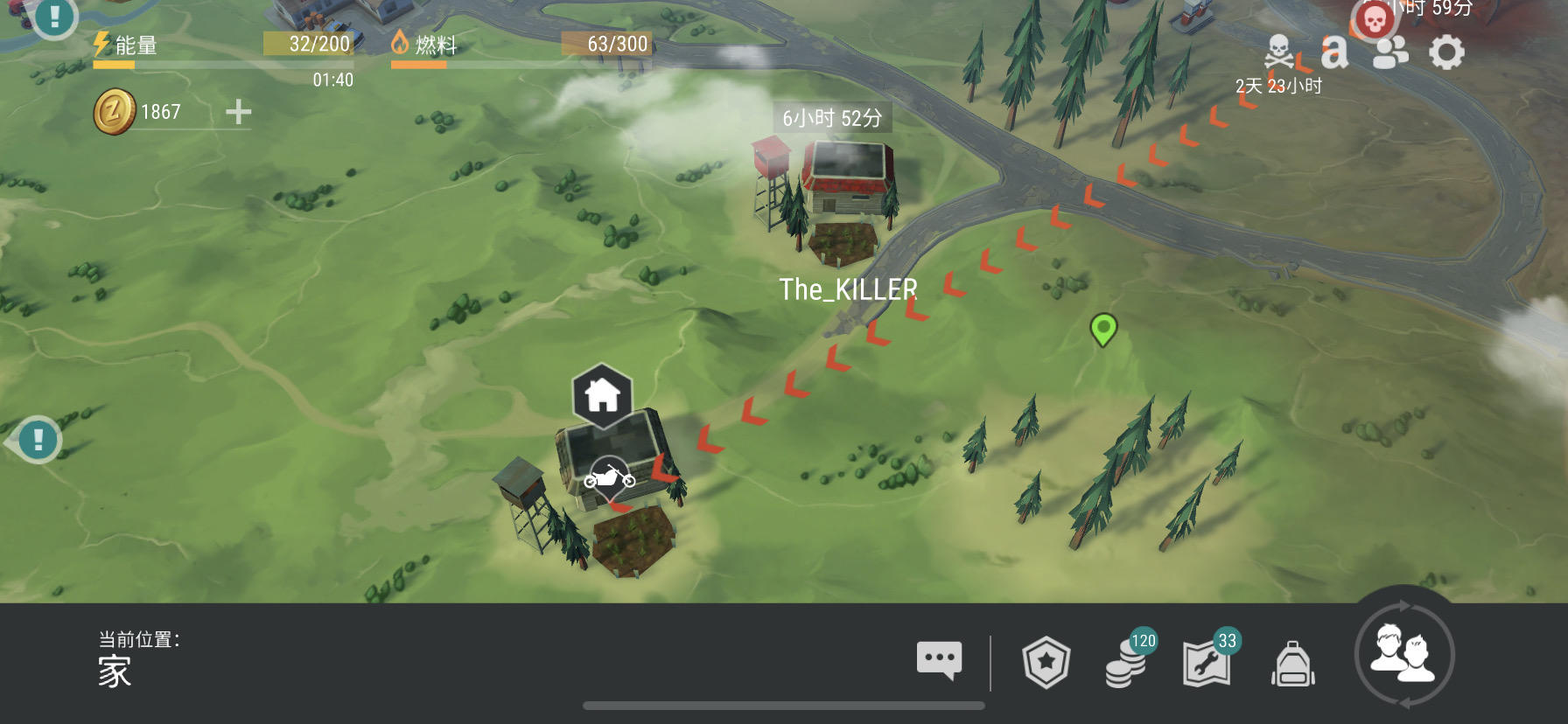
Task: Open the coin stack with 120 badge
Action: click(1126, 665)
